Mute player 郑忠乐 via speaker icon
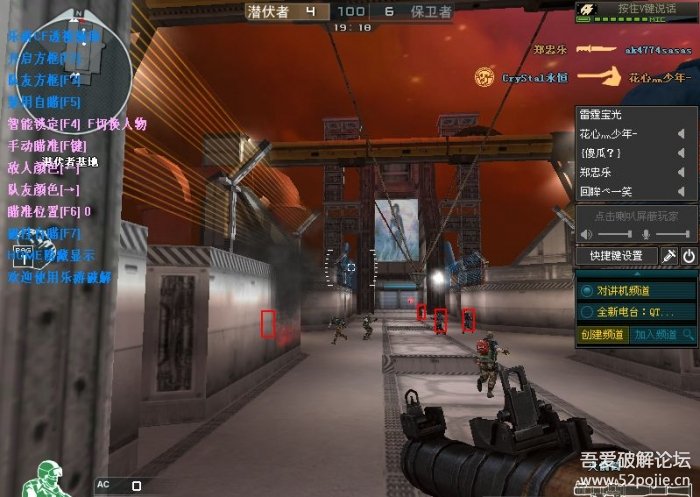Screen dimensions: 700x497 680,172
